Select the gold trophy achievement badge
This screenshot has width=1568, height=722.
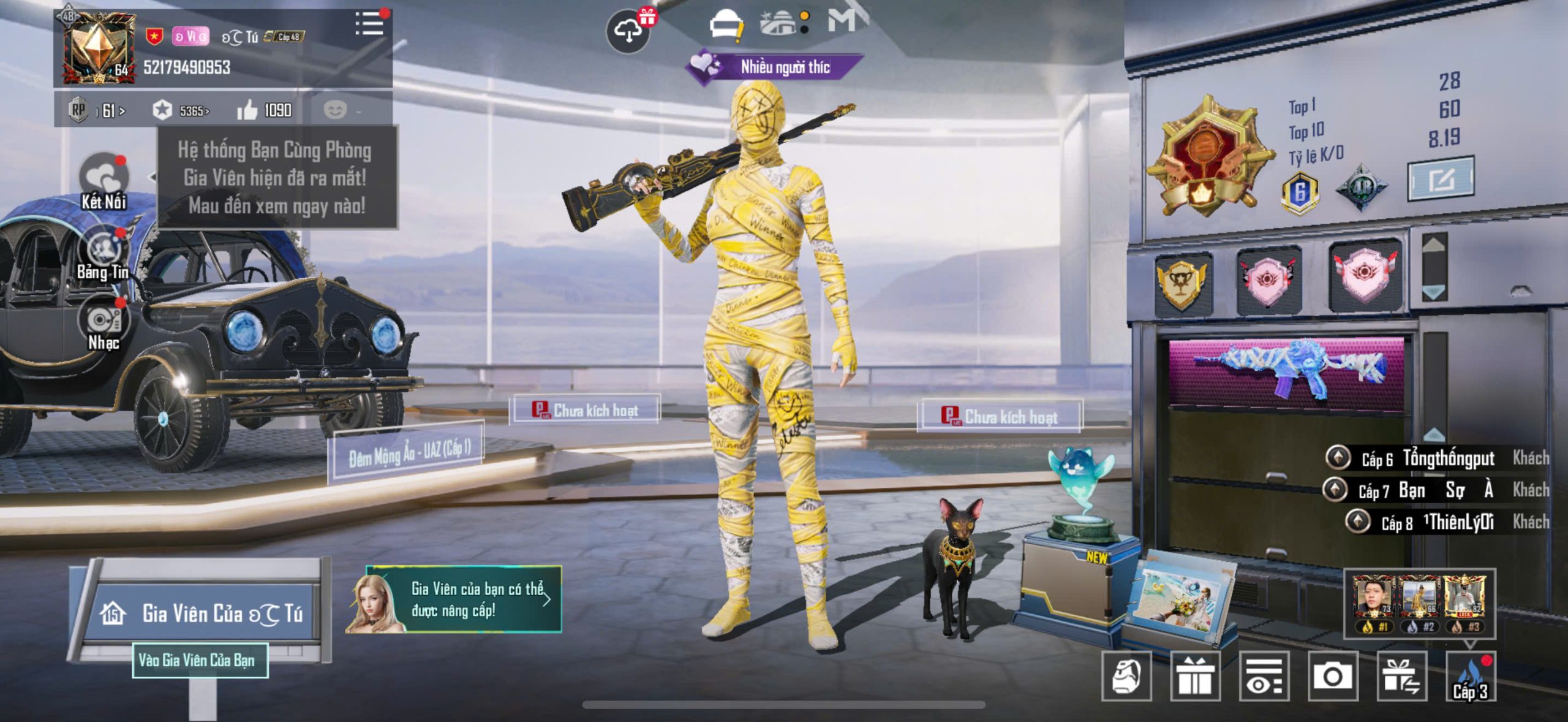coord(1183,284)
